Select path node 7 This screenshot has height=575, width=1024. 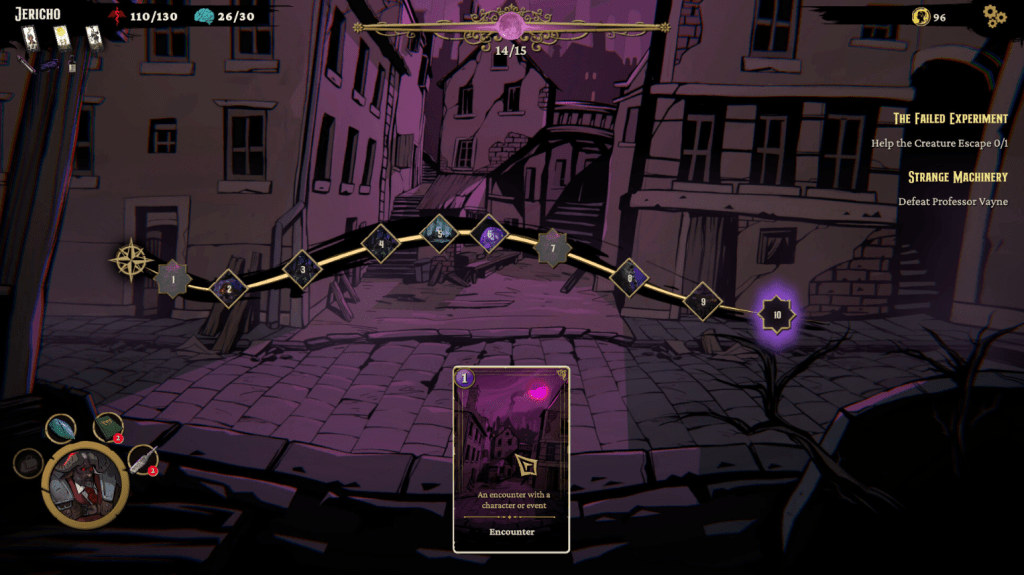click(x=553, y=247)
